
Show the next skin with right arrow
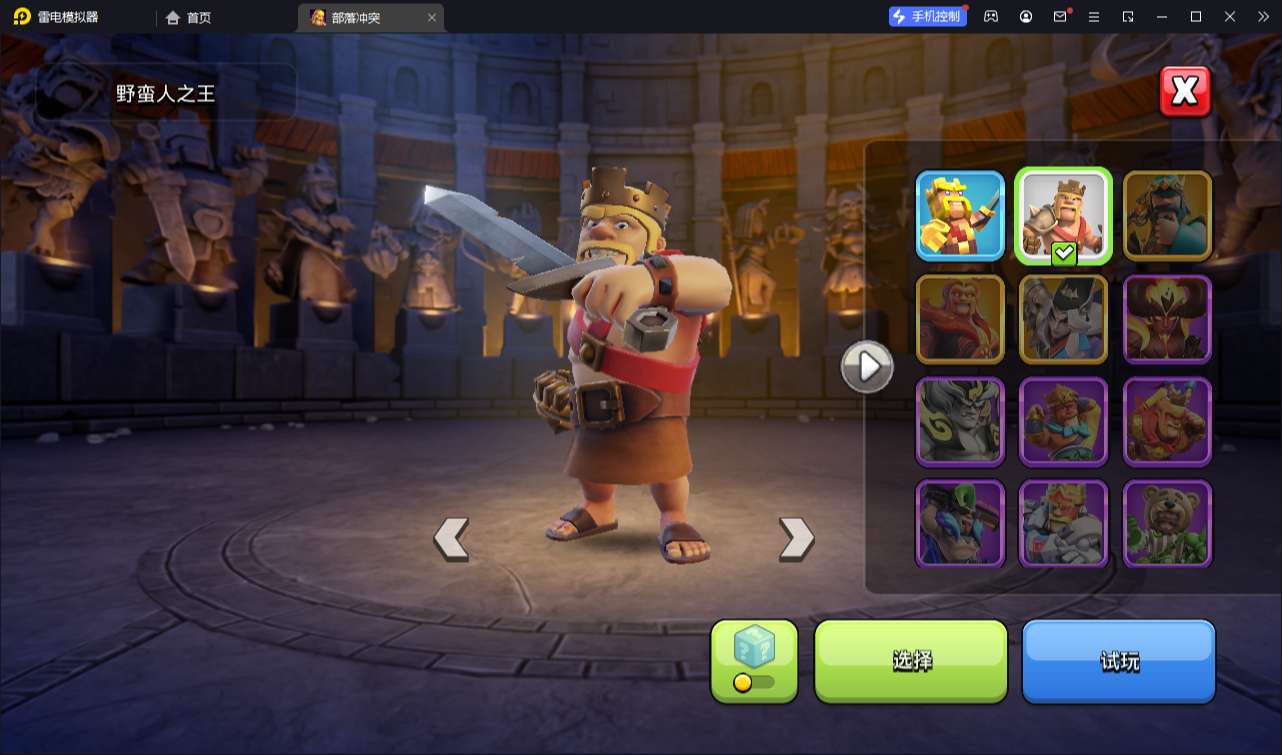[796, 539]
